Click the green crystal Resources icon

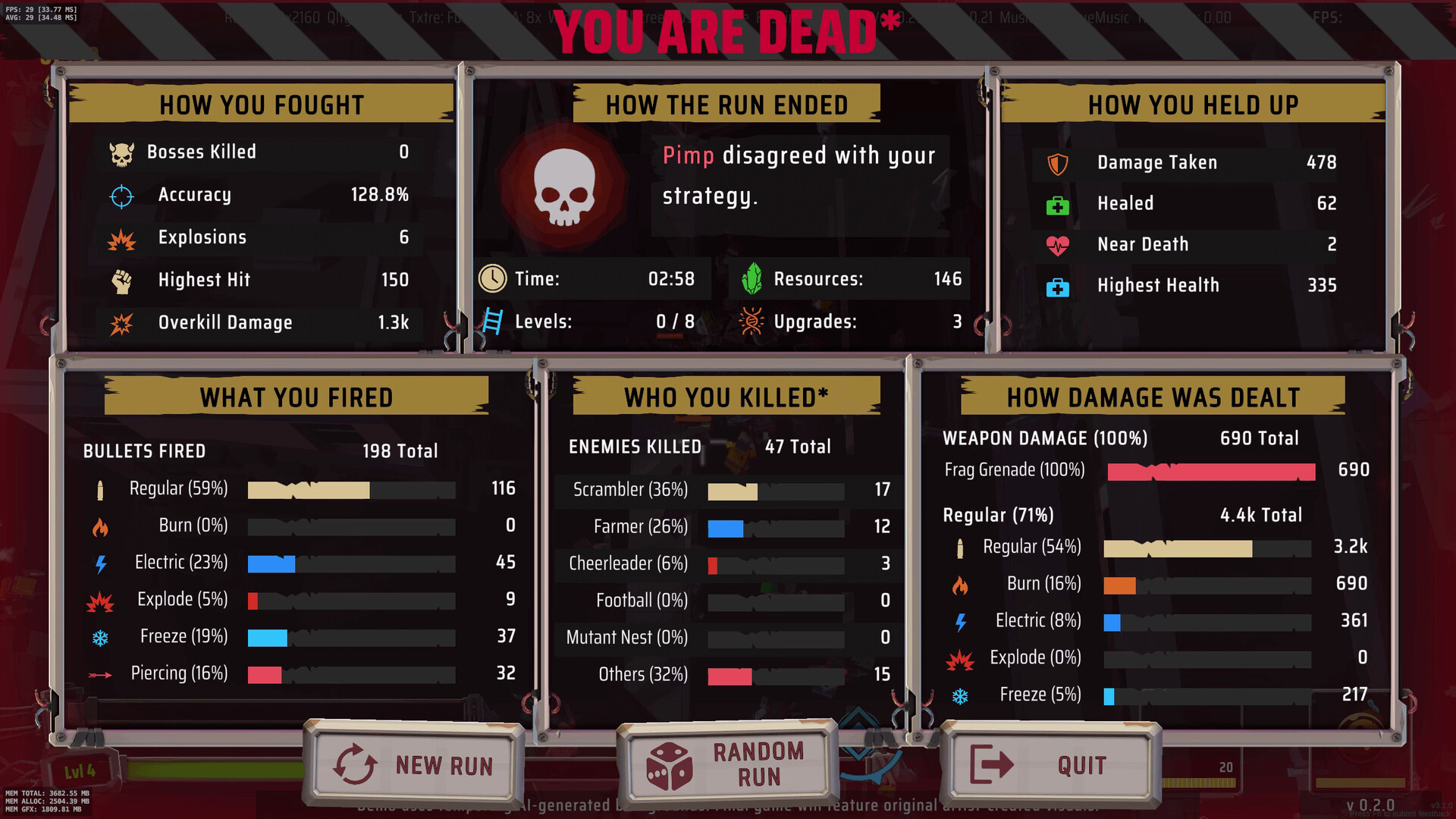tap(751, 278)
